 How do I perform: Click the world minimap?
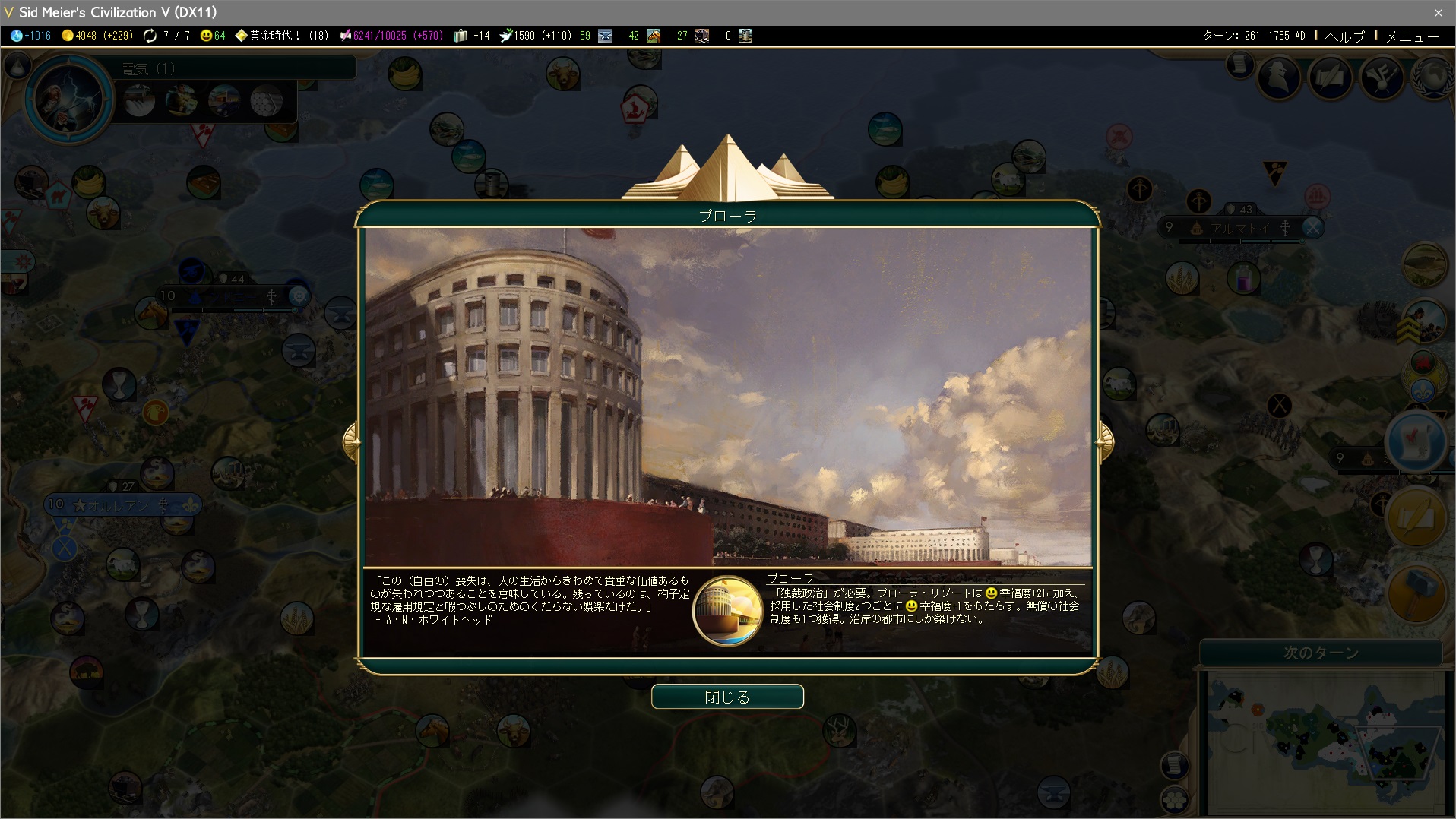pos(1325,741)
